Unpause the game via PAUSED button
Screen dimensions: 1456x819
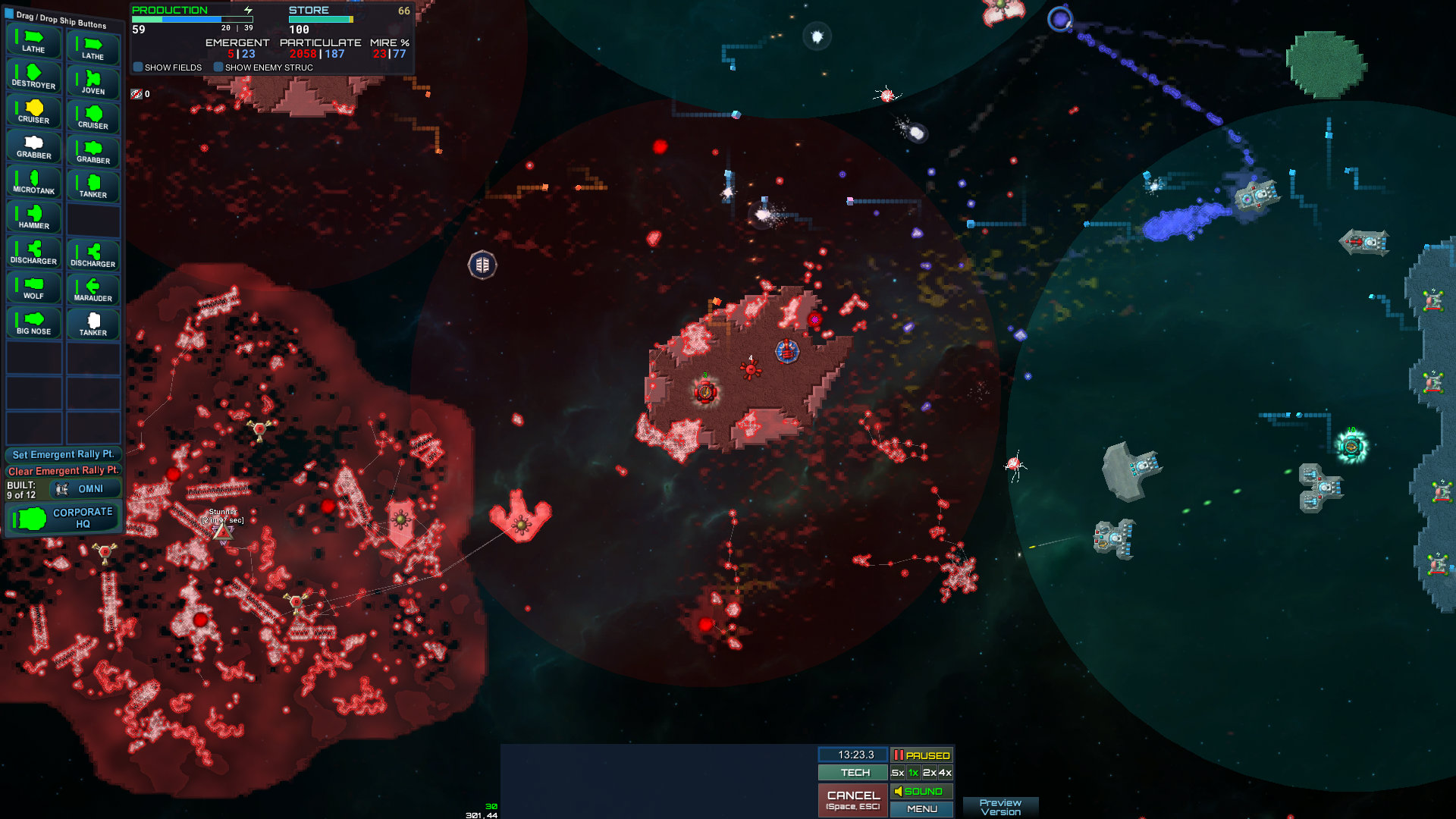click(921, 755)
